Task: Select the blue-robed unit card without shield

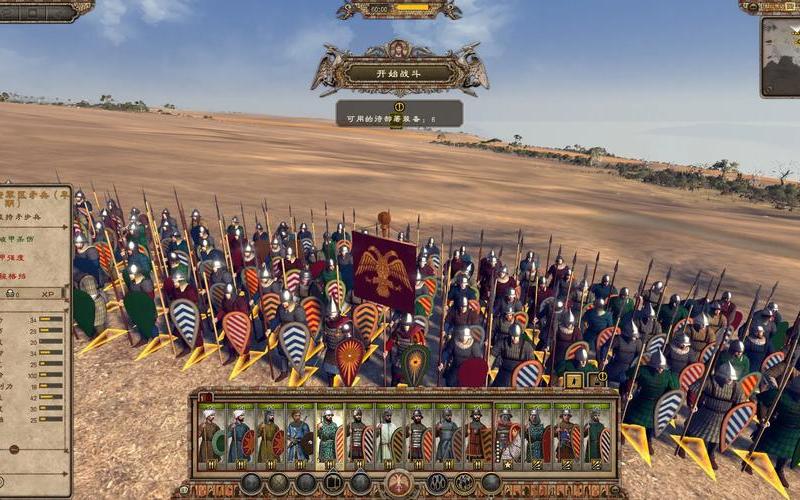Action: click(299, 436)
